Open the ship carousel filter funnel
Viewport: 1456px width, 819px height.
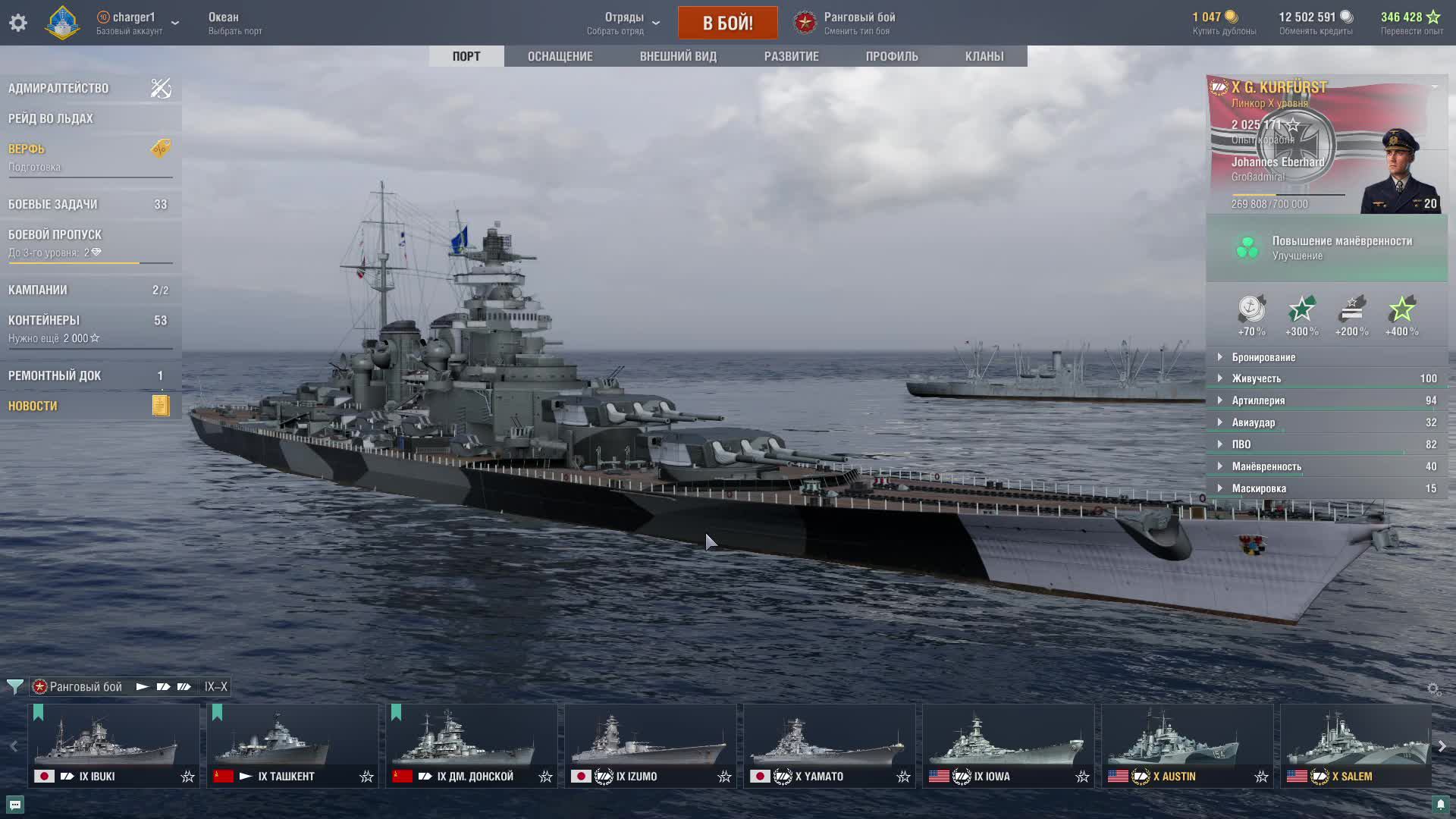[x=14, y=687]
